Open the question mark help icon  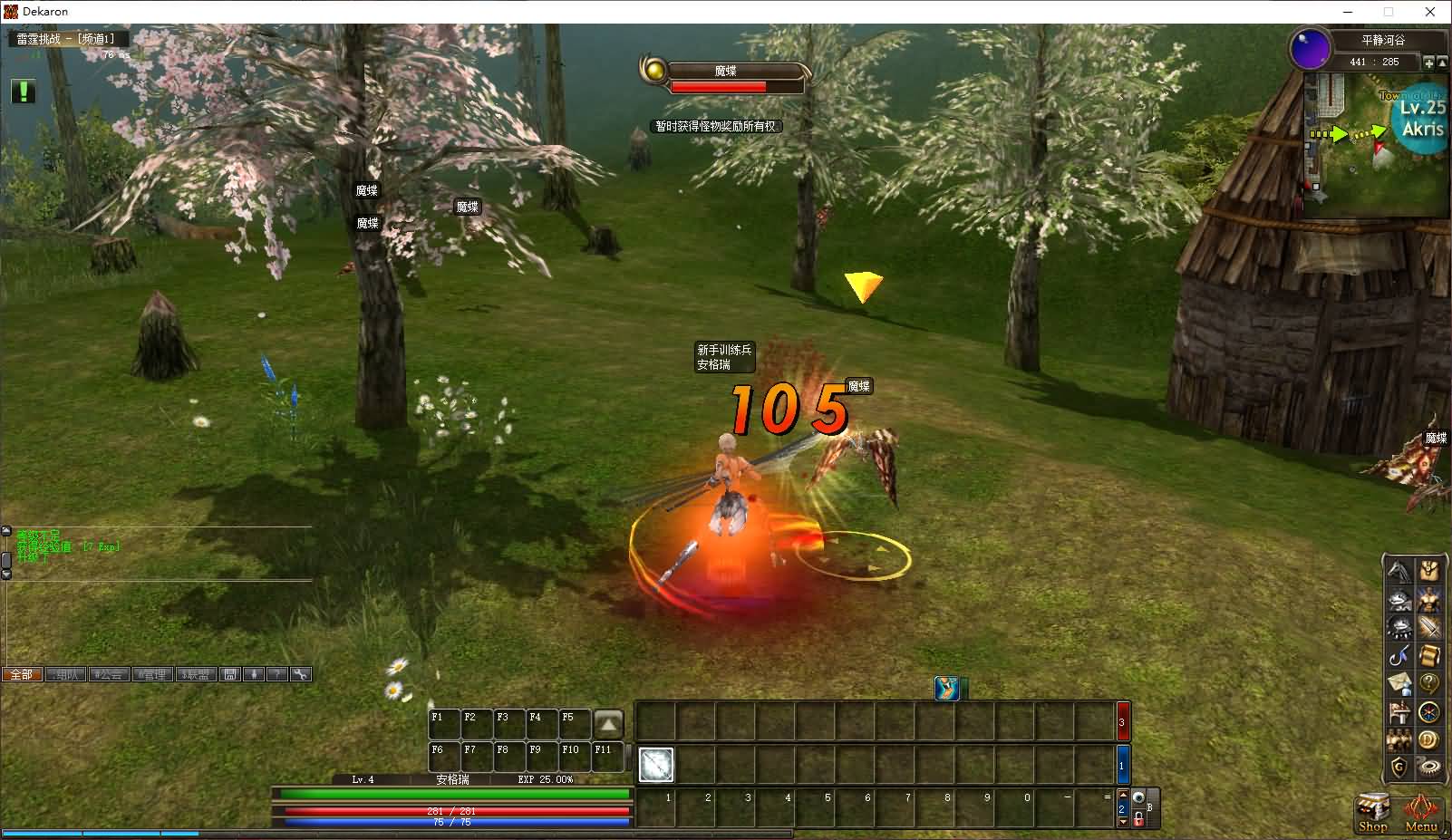pos(1429,683)
